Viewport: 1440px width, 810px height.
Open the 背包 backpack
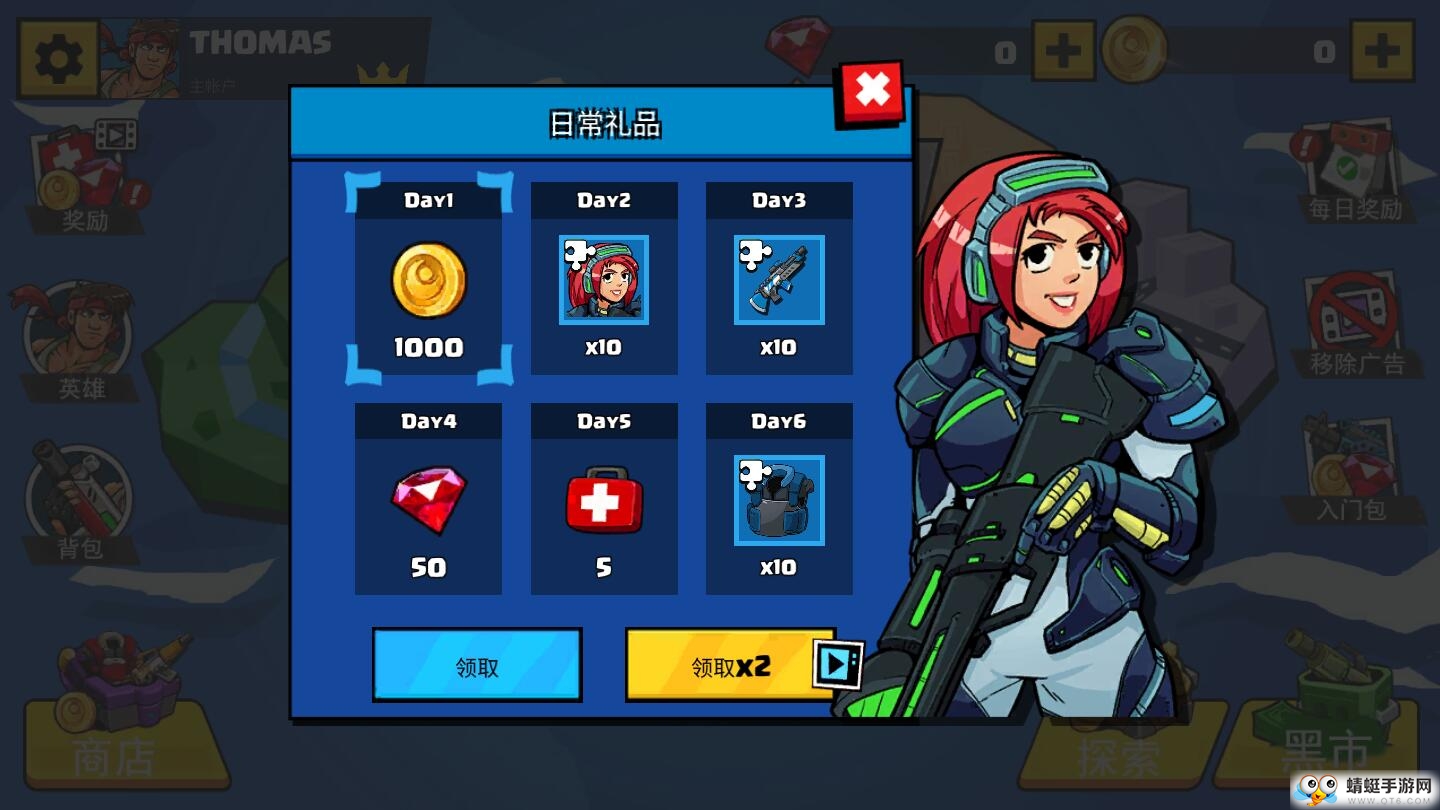click(x=80, y=500)
